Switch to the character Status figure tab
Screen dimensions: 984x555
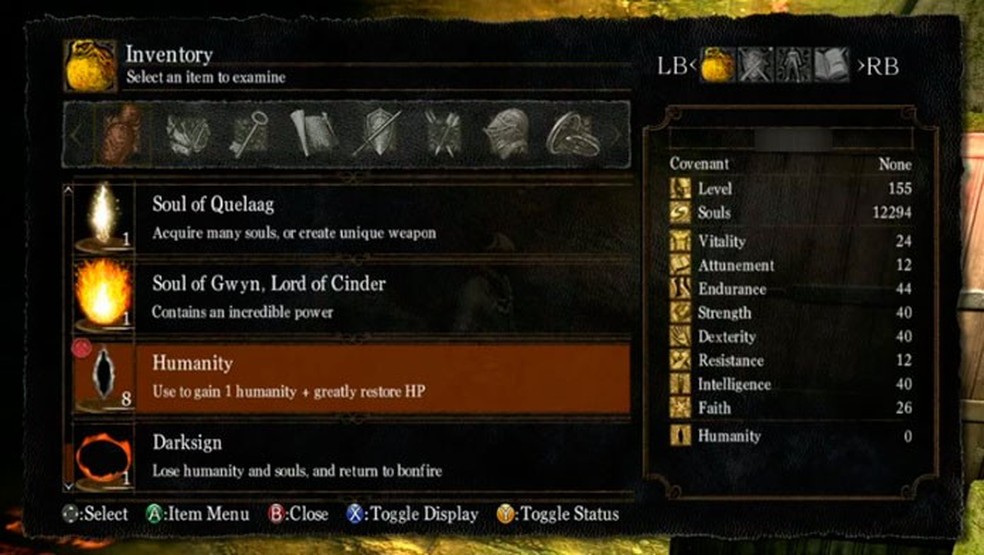(x=794, y=66)
